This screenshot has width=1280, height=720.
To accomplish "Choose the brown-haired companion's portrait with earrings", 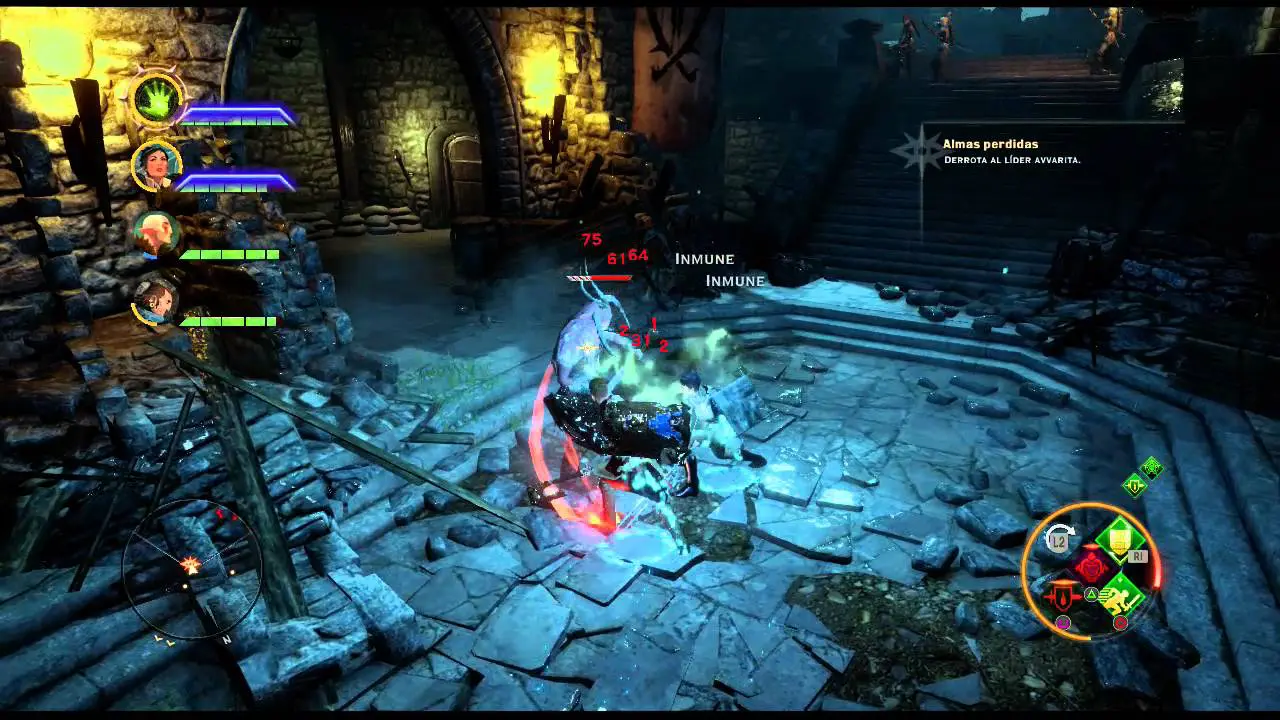I will point(156,302).
